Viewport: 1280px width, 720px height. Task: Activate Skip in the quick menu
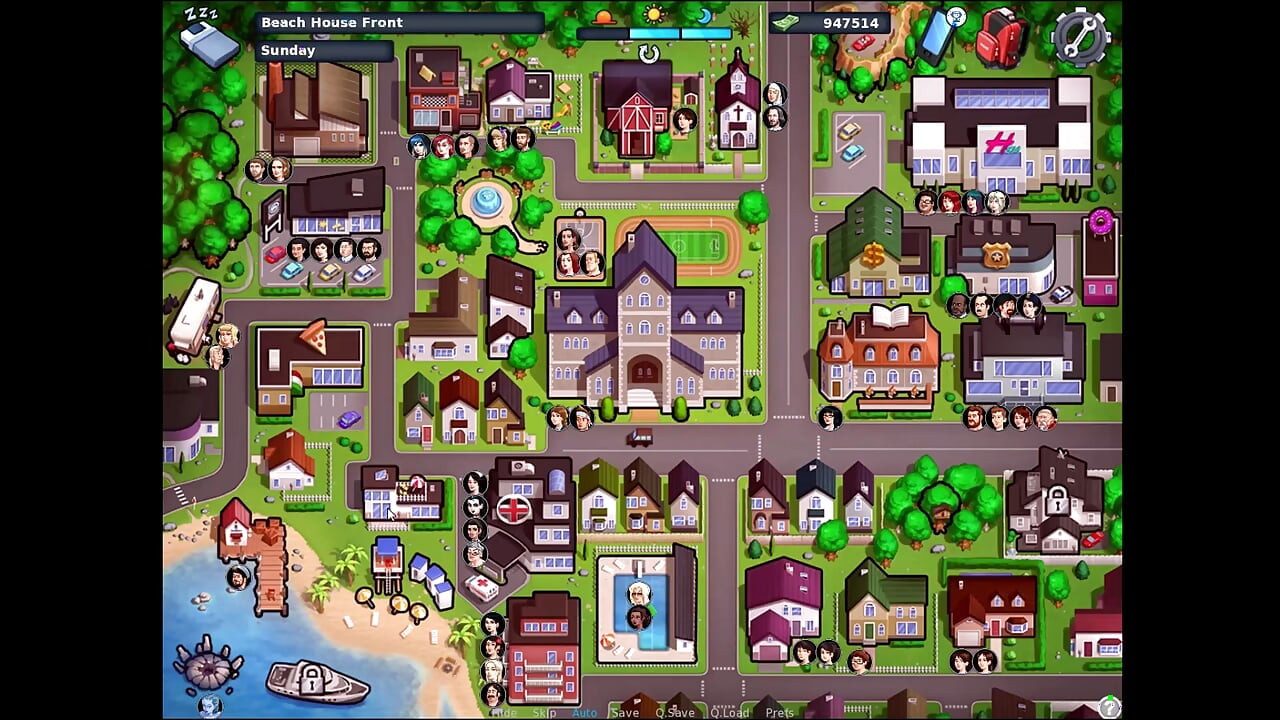[x=545, y=713]
